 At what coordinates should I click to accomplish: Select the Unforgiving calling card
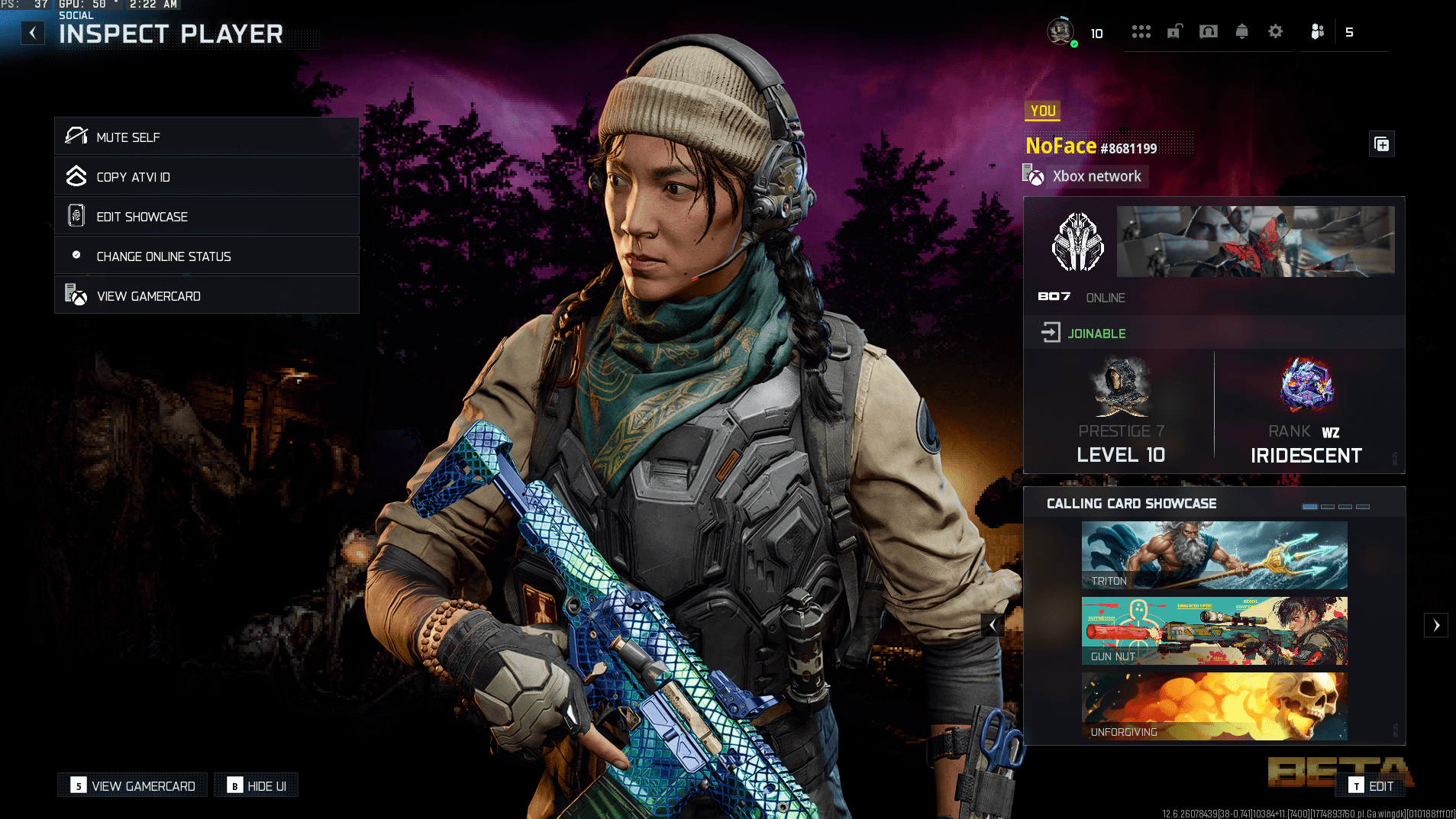pyautogui.click(x=1214, y=706)
